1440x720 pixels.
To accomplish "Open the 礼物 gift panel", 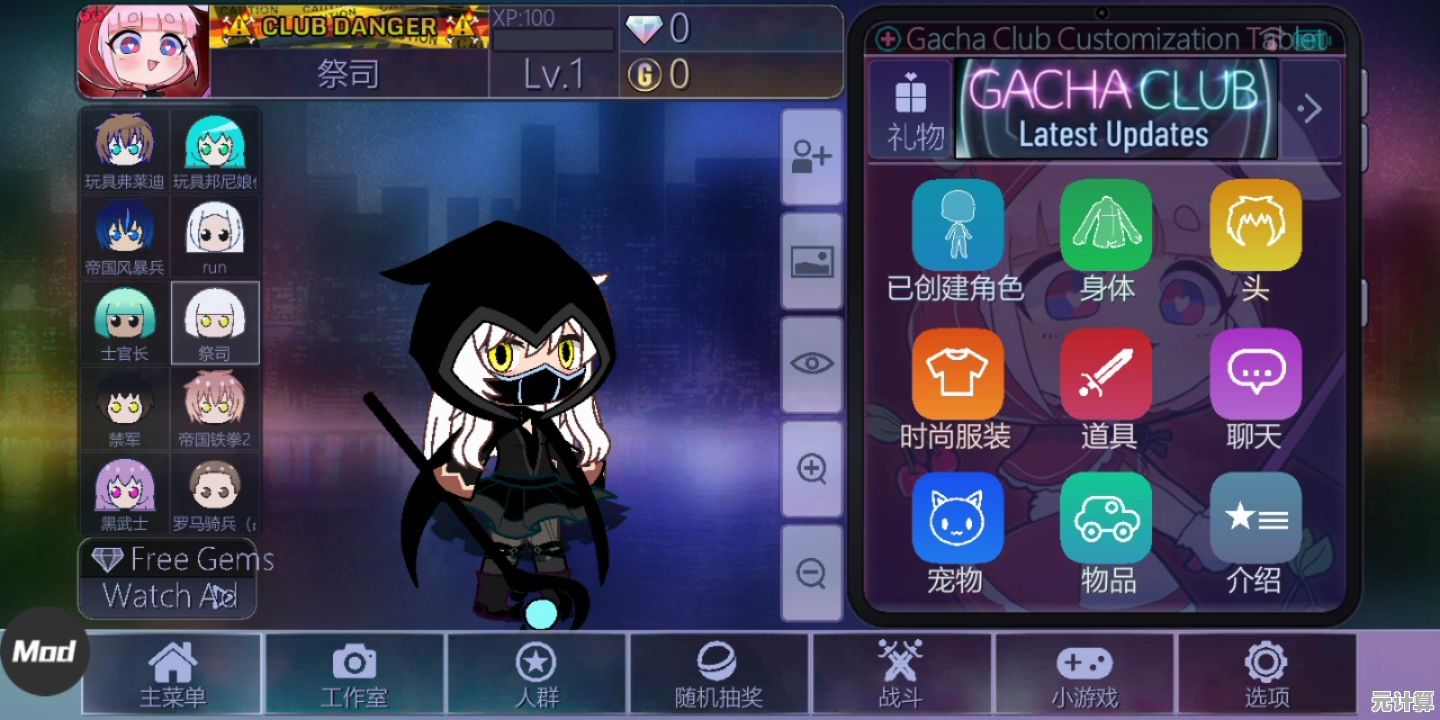I will [910, 105].
